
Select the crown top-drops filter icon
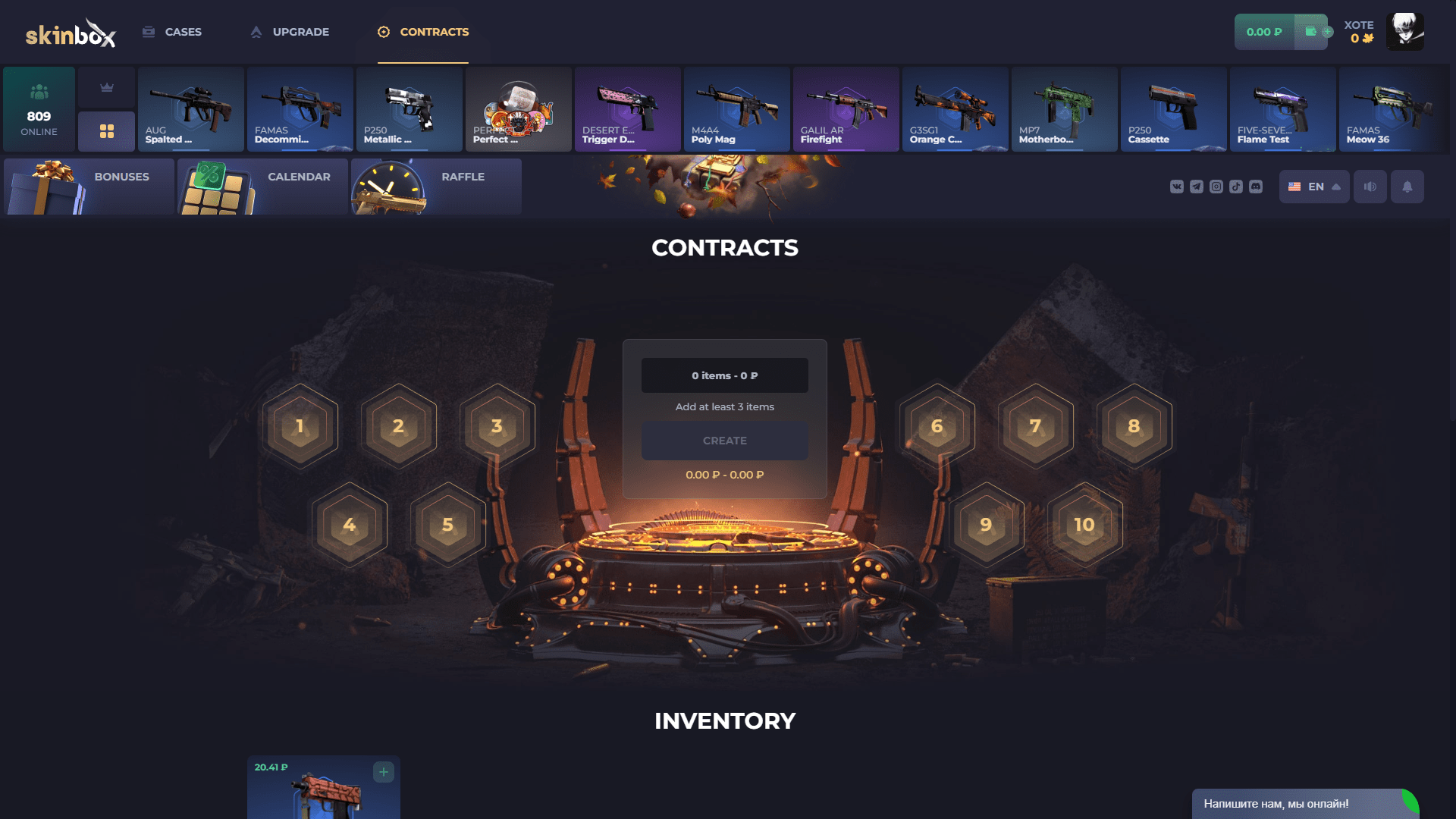[106, 86]
